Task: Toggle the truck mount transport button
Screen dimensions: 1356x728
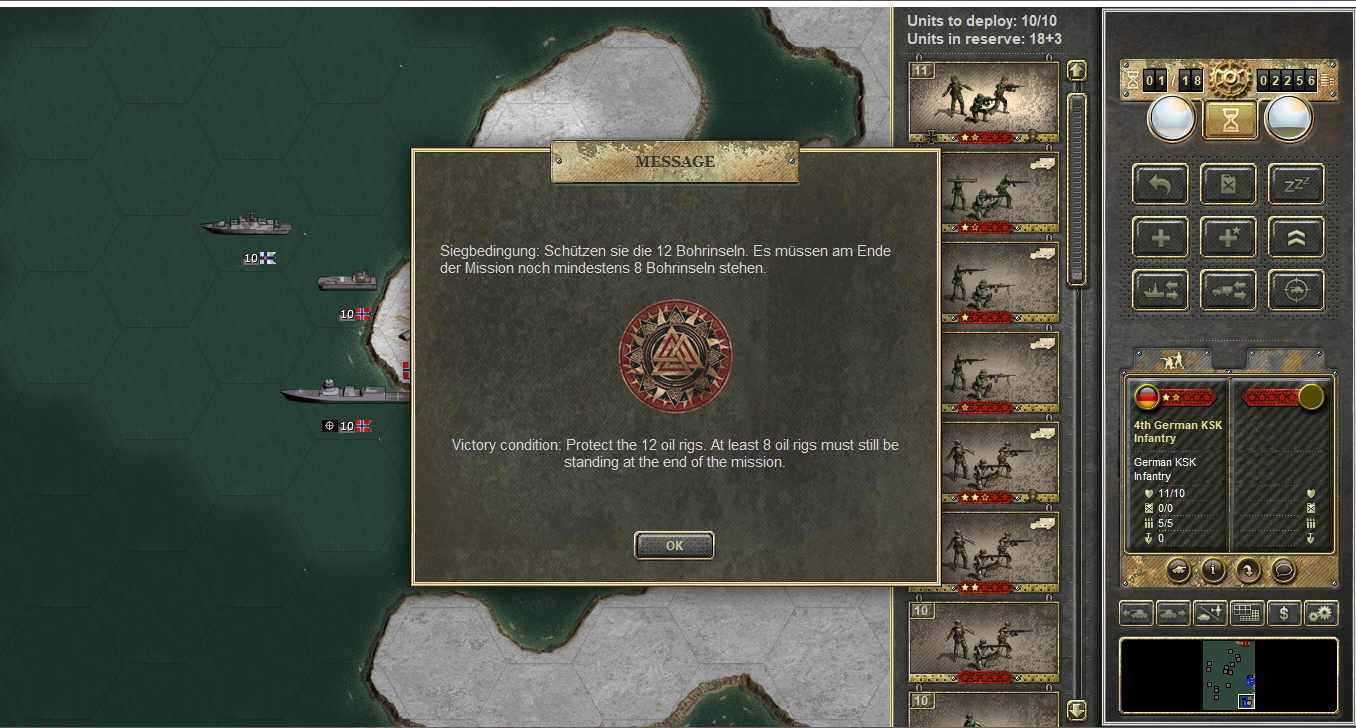Action: tap(1228, 290)
